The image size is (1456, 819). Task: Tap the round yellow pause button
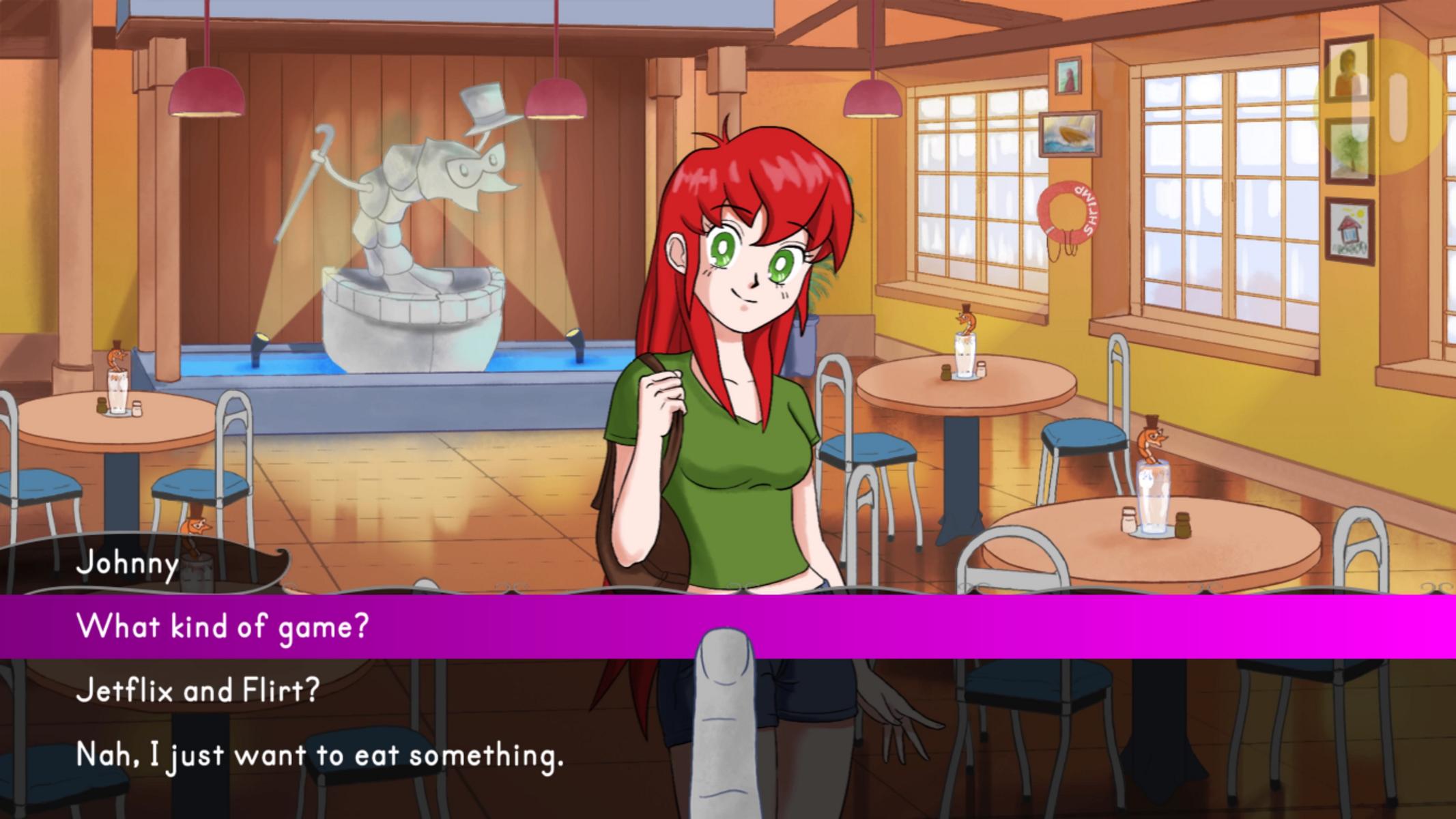click(x=1384, y=107)
